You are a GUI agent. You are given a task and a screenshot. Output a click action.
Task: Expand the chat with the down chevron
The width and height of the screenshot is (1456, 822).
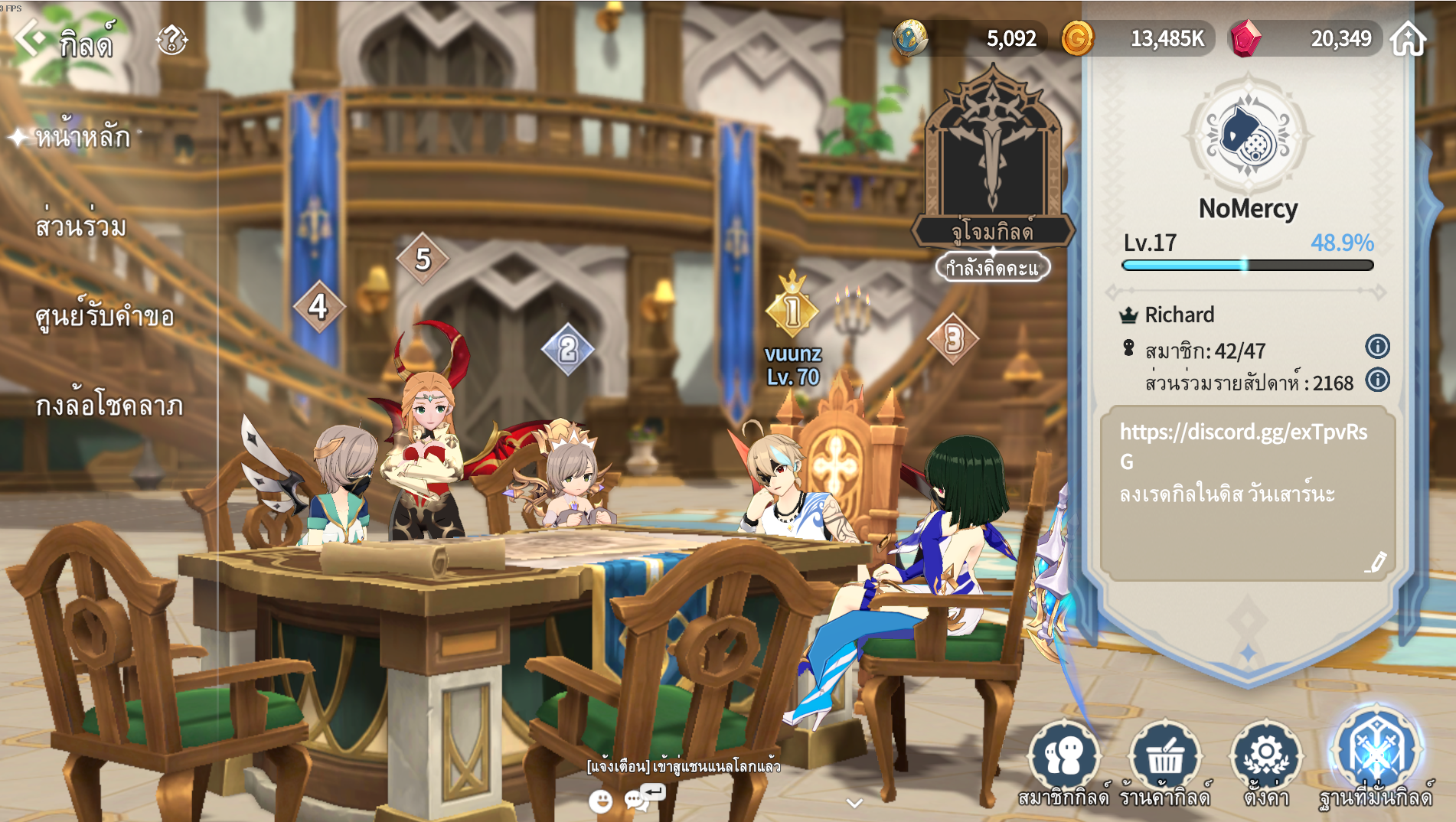(x=854, y=803)
